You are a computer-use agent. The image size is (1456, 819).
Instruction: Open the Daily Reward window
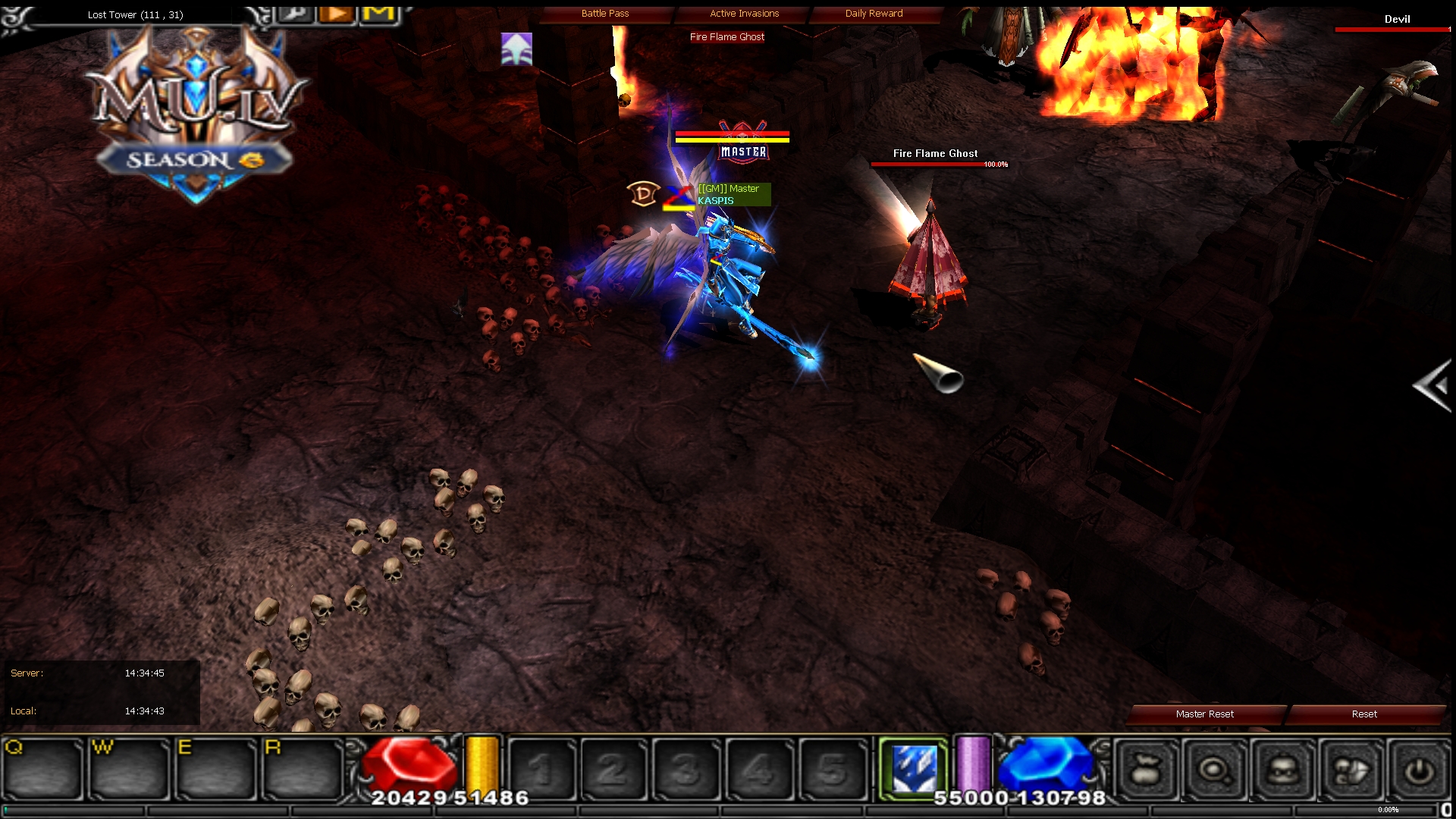874,14
